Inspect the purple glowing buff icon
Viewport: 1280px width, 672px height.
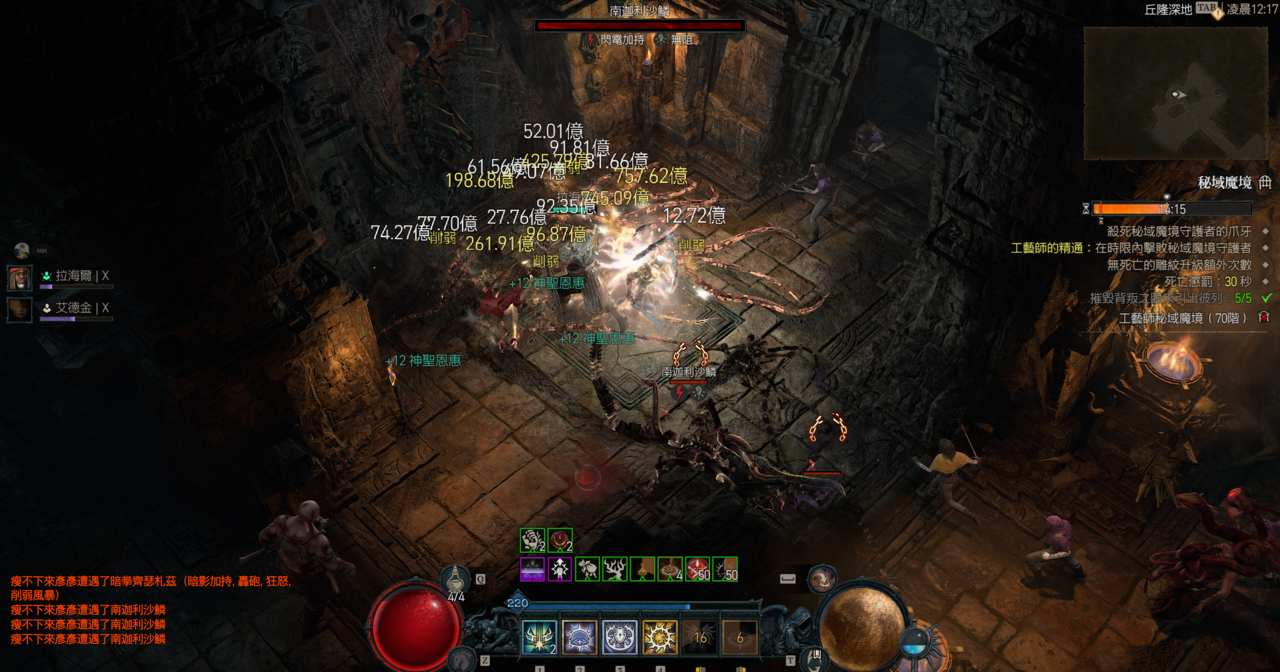click(x=533, y=569)
